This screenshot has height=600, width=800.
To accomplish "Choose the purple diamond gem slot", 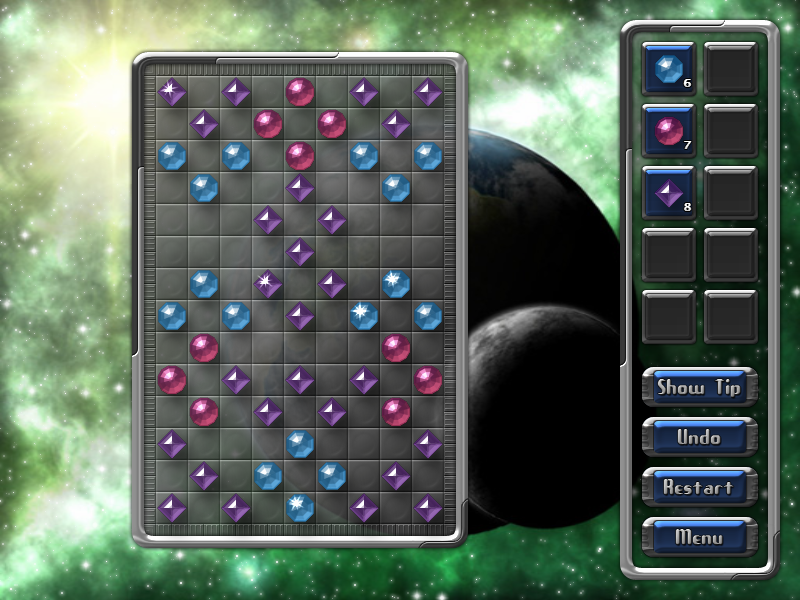I will pyautogui.click(x=668, y=192).
